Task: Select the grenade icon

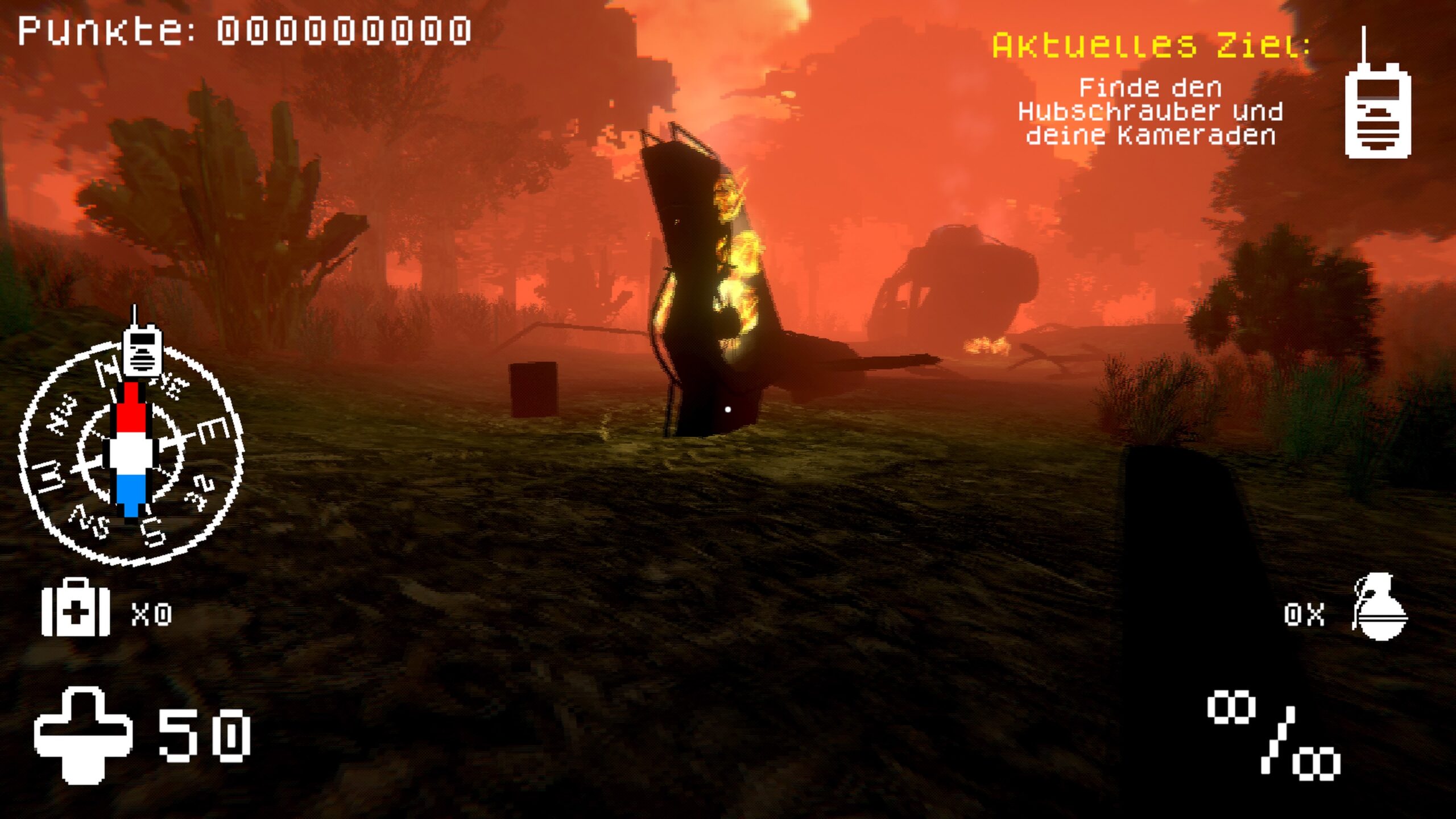Action: pyautogui.click(x=1379, y=607)
